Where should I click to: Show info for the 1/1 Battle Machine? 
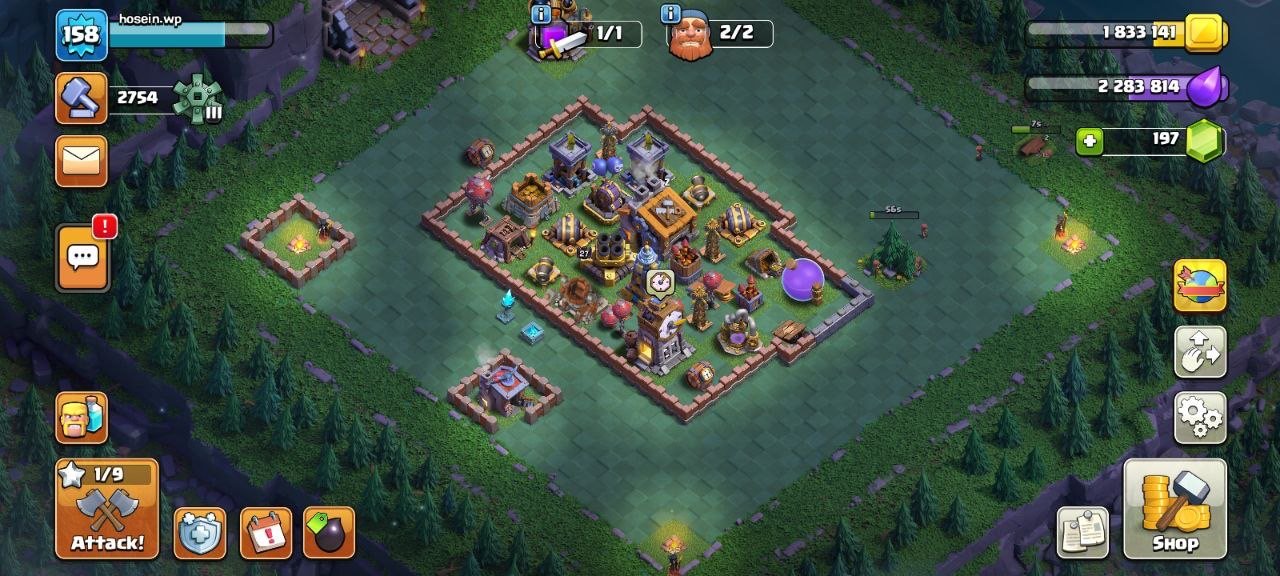point(541,14)
